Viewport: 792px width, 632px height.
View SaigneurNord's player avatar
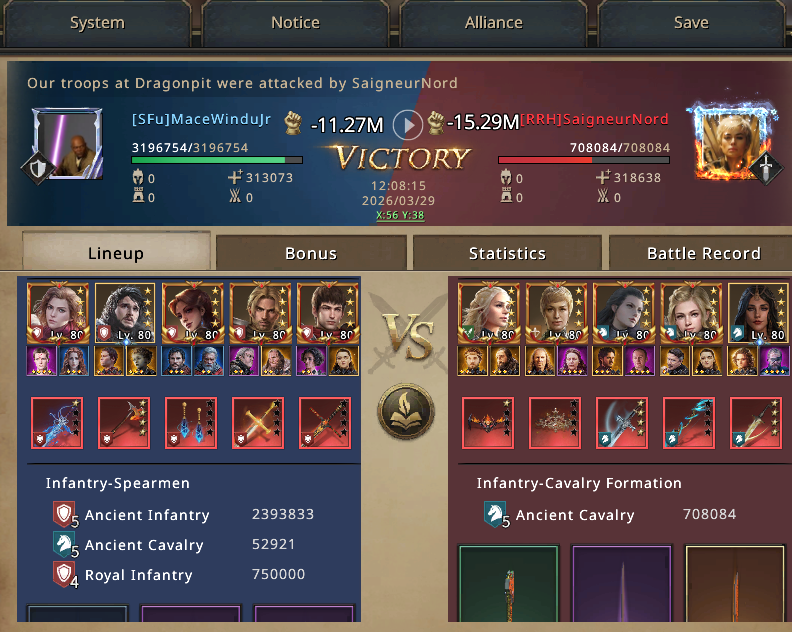pos(727,142)
